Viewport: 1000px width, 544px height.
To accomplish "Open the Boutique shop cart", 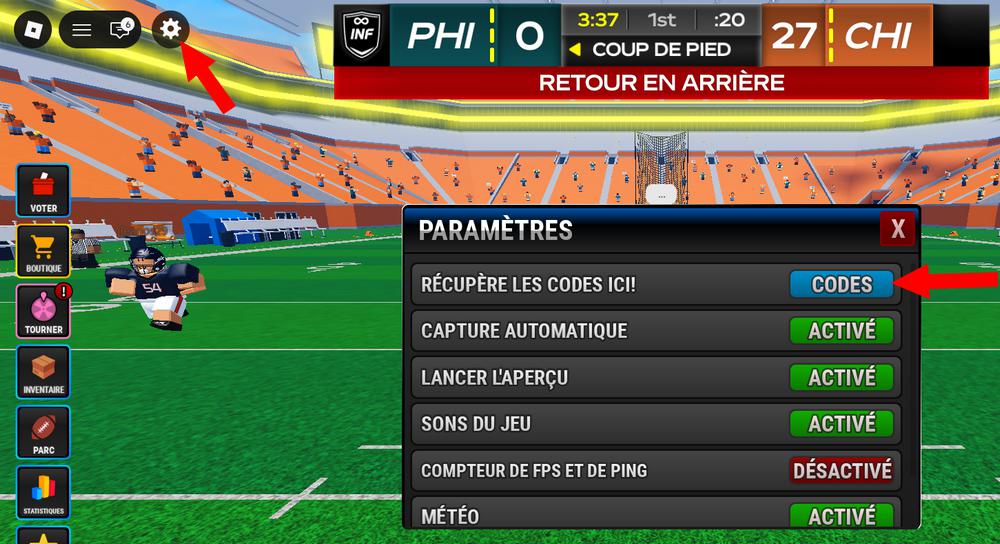I will coord(43,251).
